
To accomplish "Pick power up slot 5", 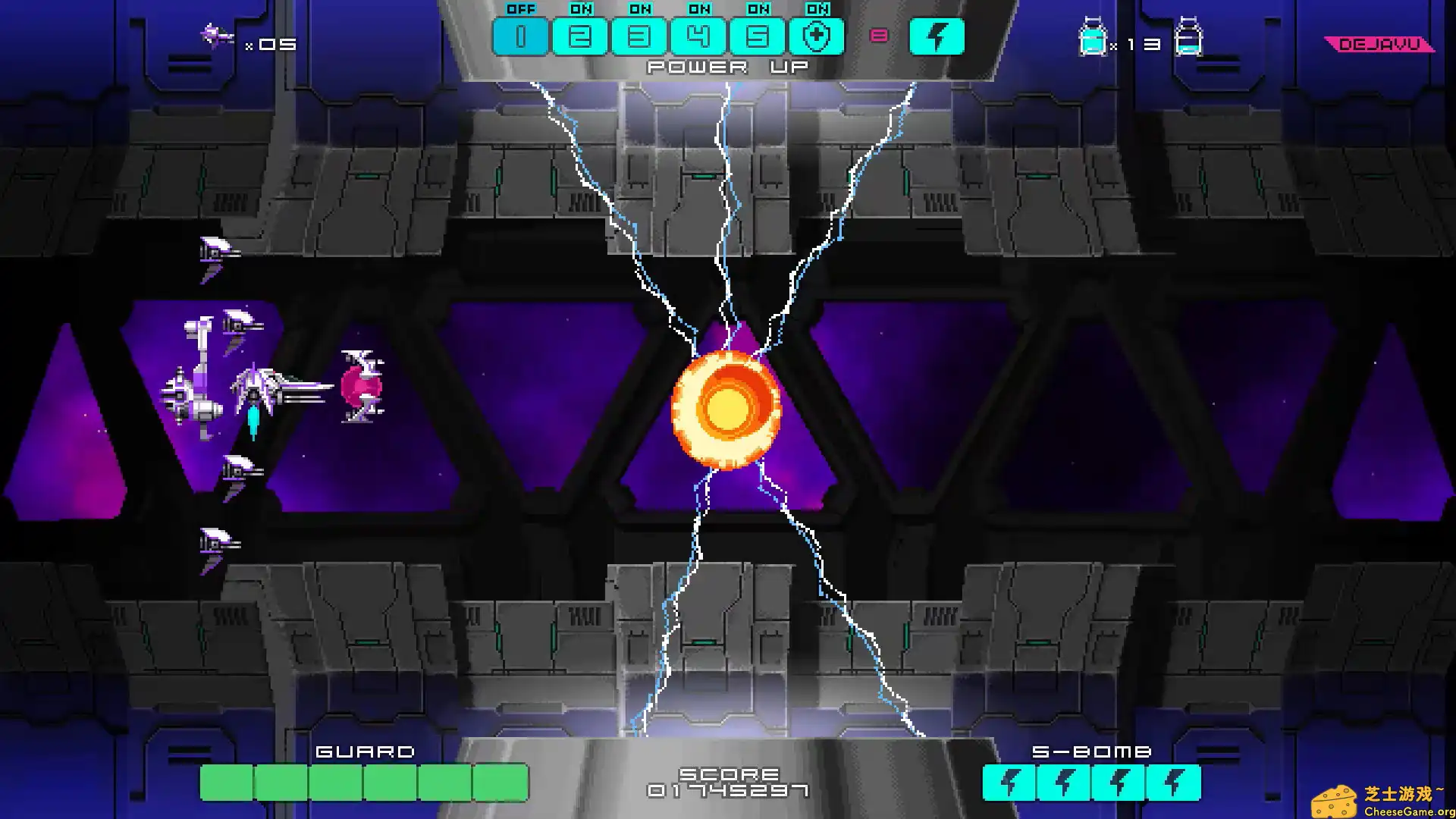I will pyautogui.click(x=757, y=36).
